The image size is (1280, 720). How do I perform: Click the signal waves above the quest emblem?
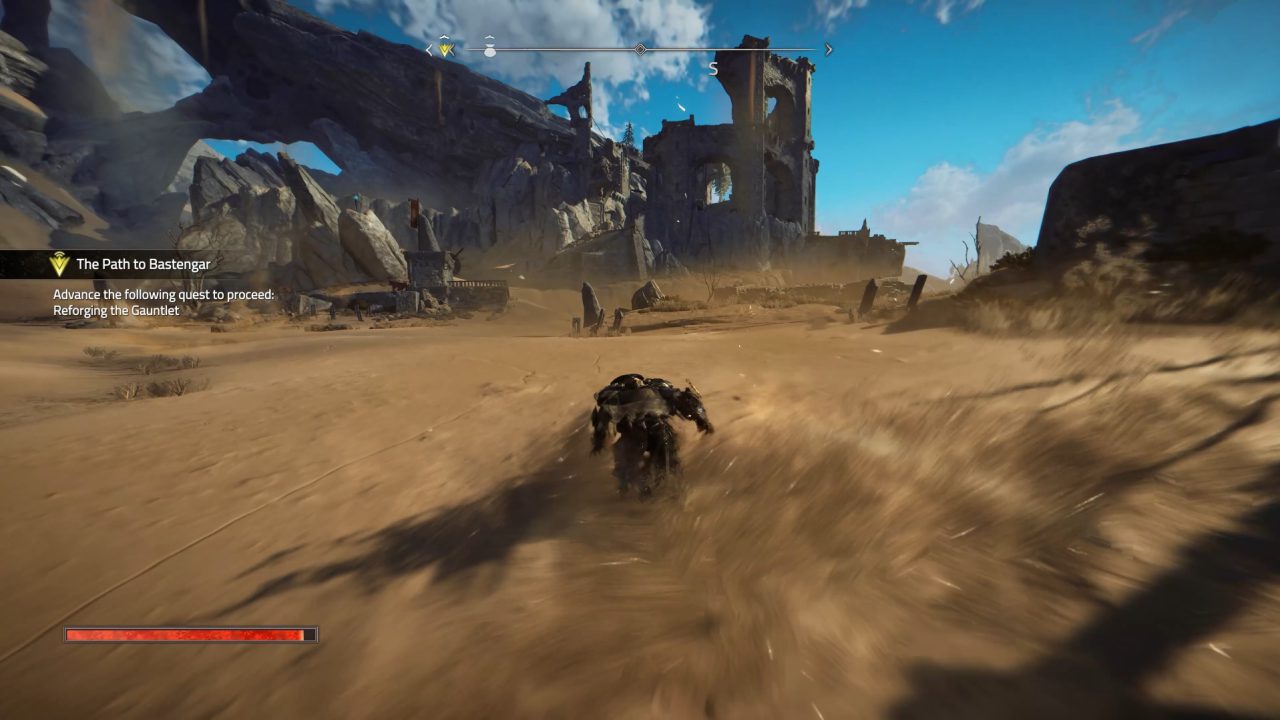click(x=59, y=253)
